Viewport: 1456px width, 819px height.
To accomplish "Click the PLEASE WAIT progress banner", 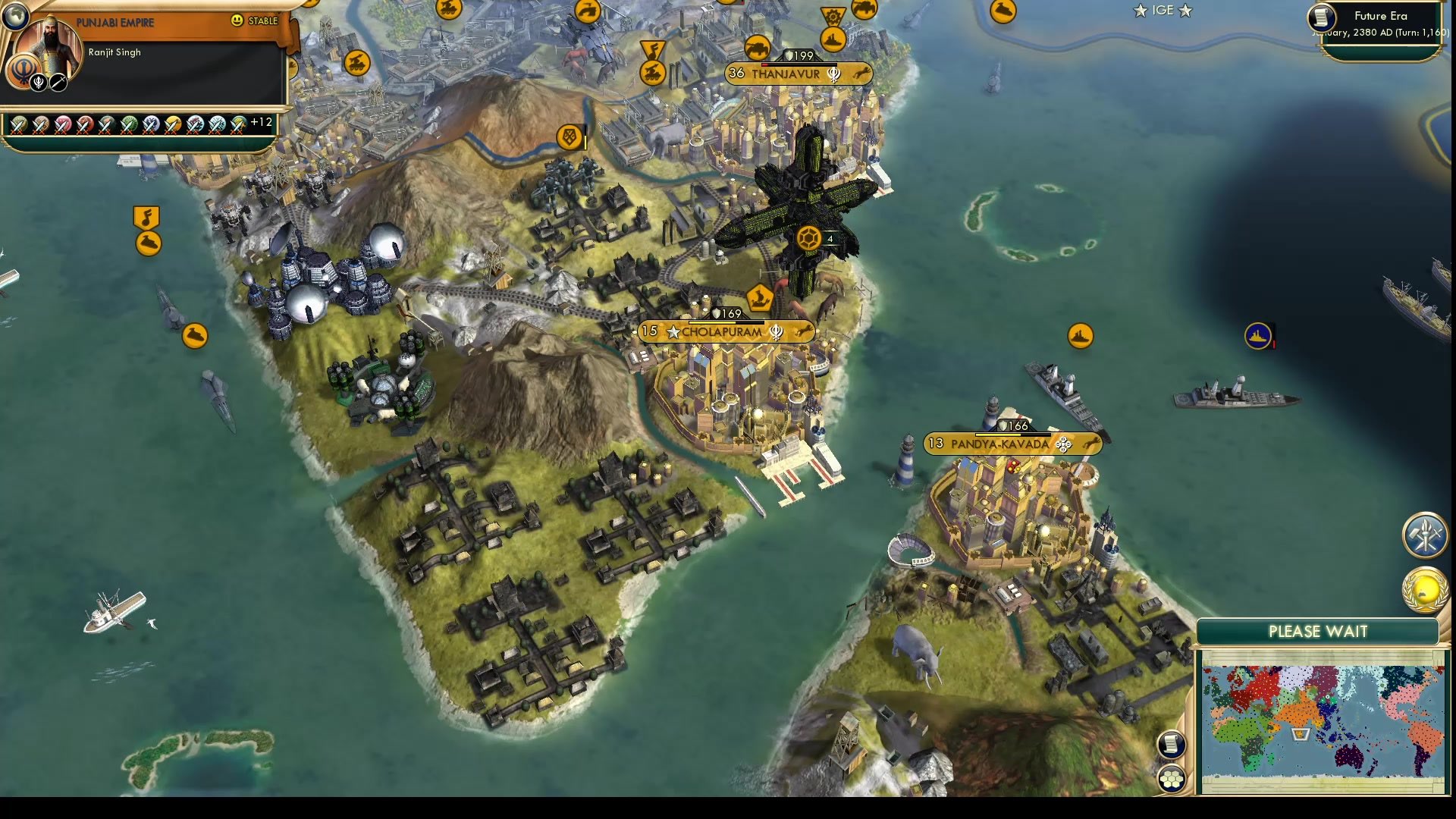I will (1317, 631).
